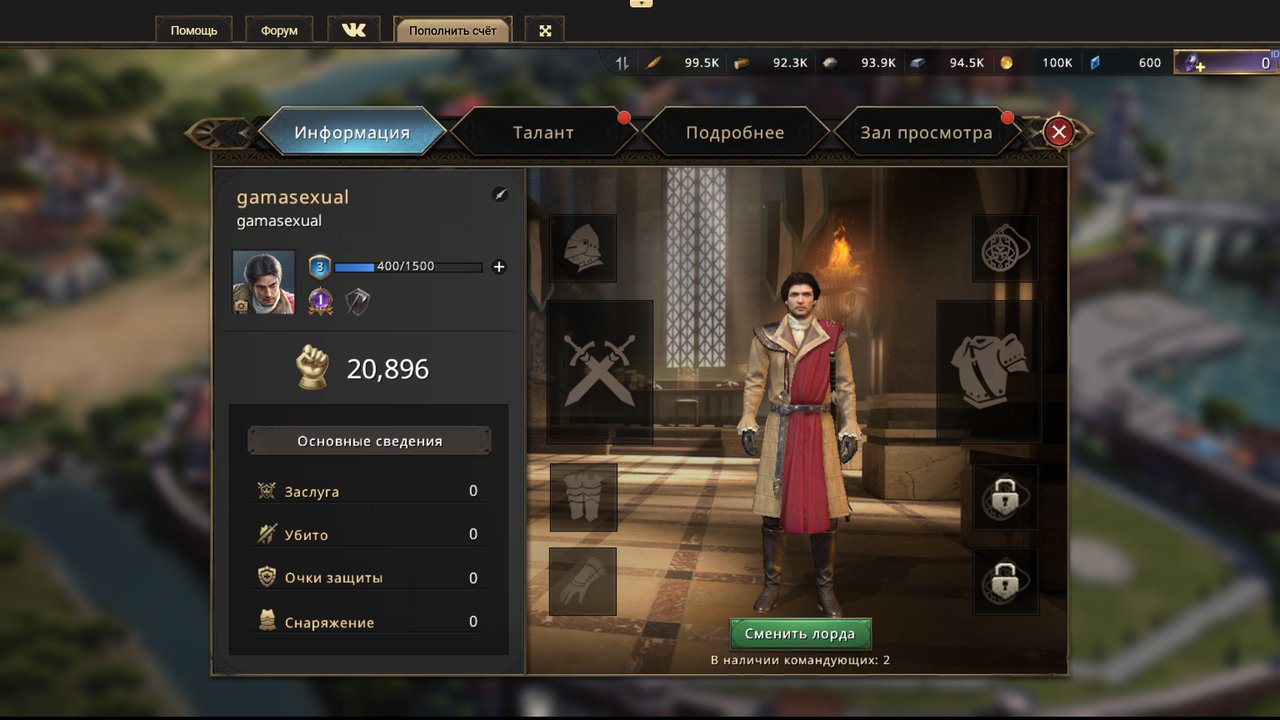Switch to the Информация tab
The image size is (1280, 720).
(x=352, y=132)
